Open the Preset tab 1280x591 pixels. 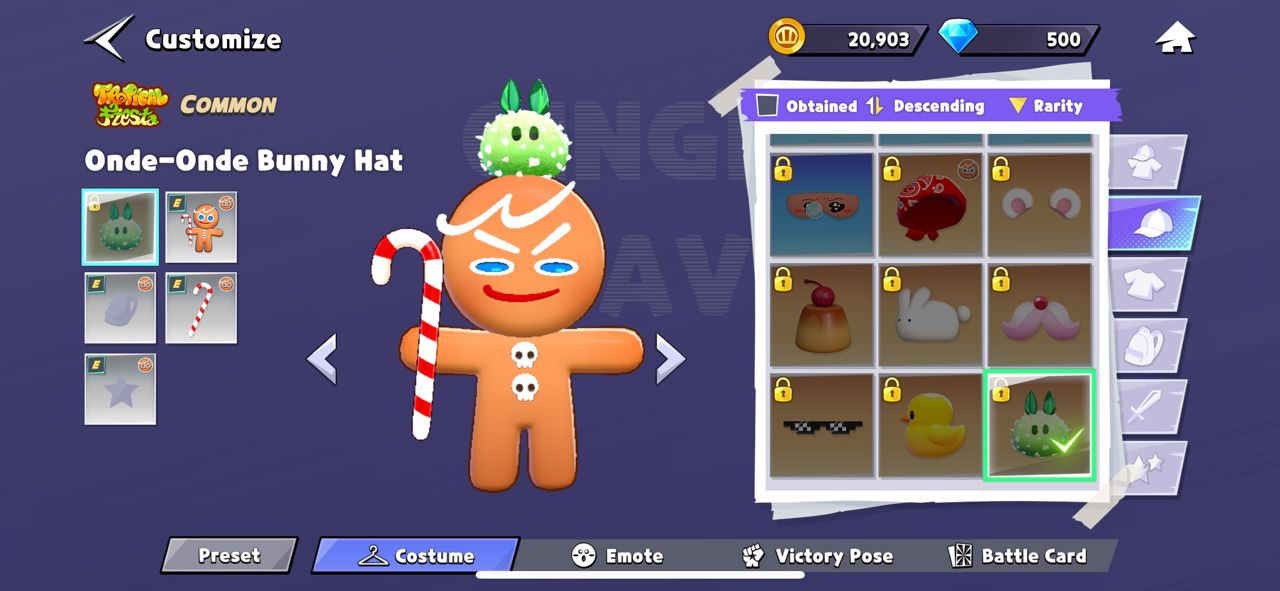coord(229,556)
